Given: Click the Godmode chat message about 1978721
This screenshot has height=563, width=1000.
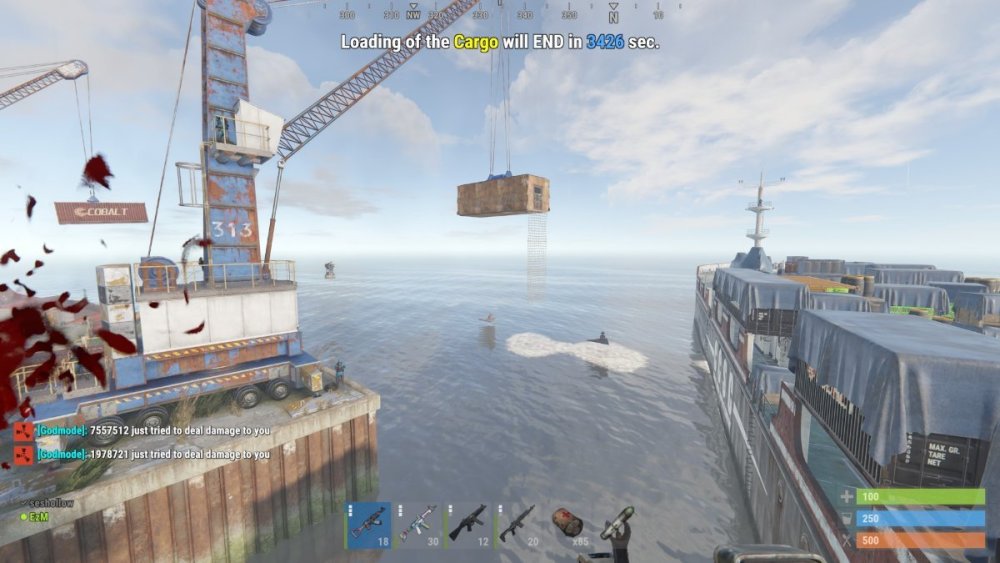Looking at the screenshot, I should [152, 454].
